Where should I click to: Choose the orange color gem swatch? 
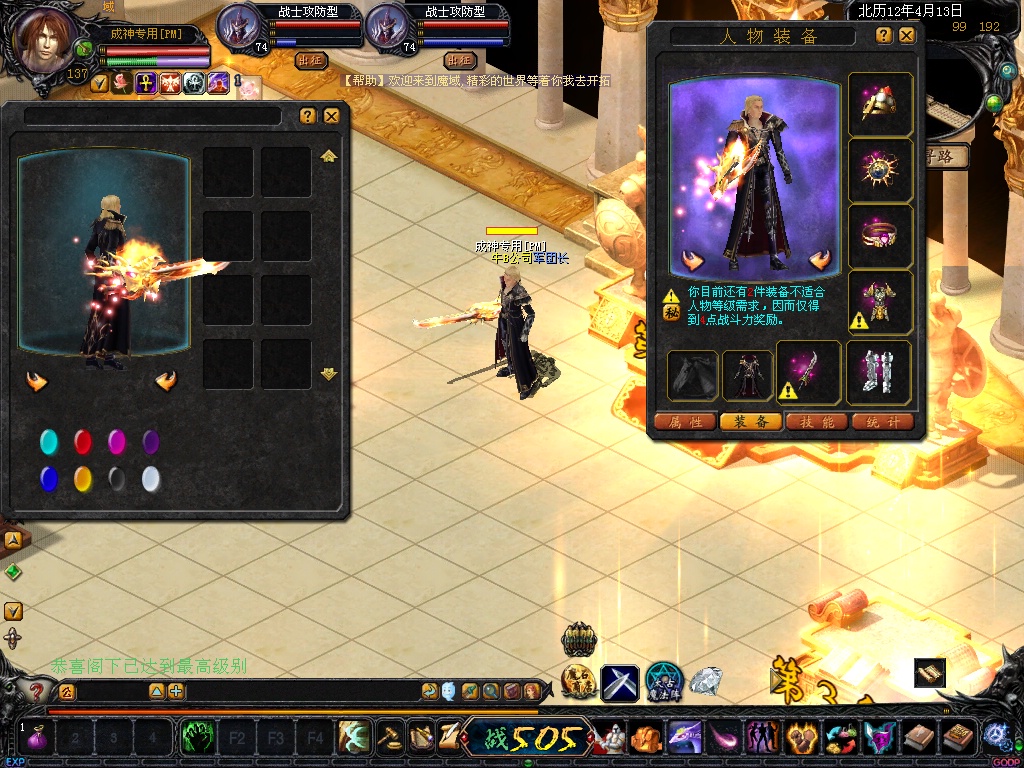pos(83,479)
